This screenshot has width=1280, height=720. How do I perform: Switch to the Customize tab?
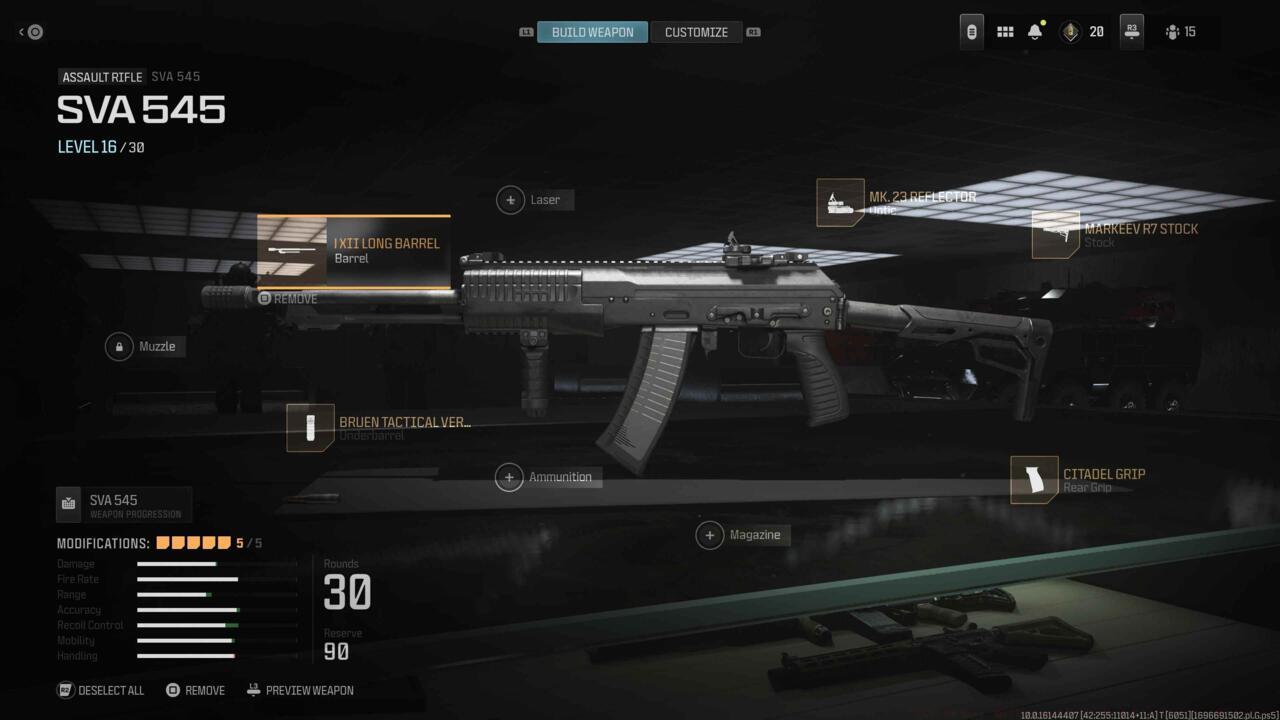[x=697, y=31]
